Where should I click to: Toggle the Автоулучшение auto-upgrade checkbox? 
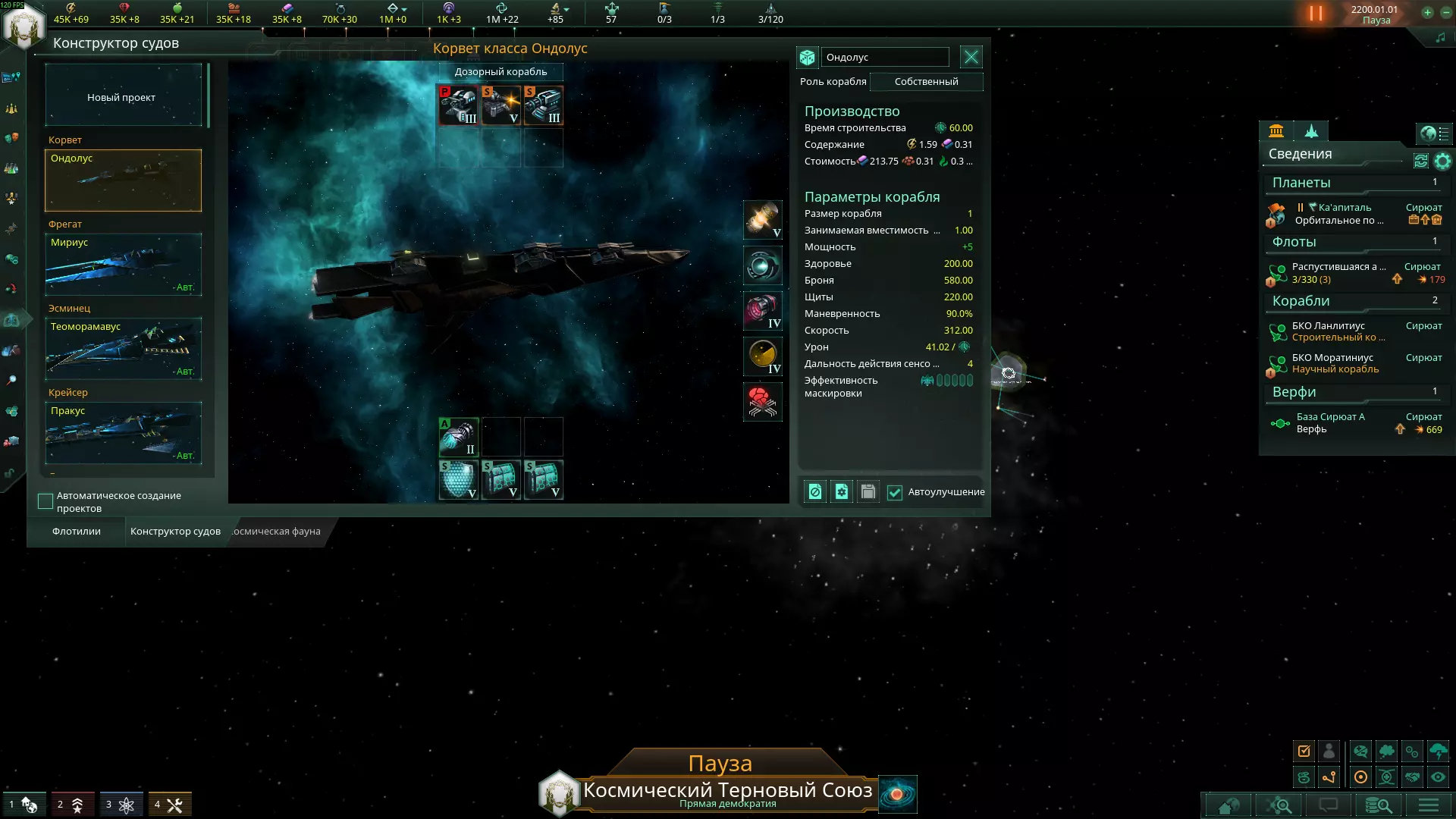[895, 492]
